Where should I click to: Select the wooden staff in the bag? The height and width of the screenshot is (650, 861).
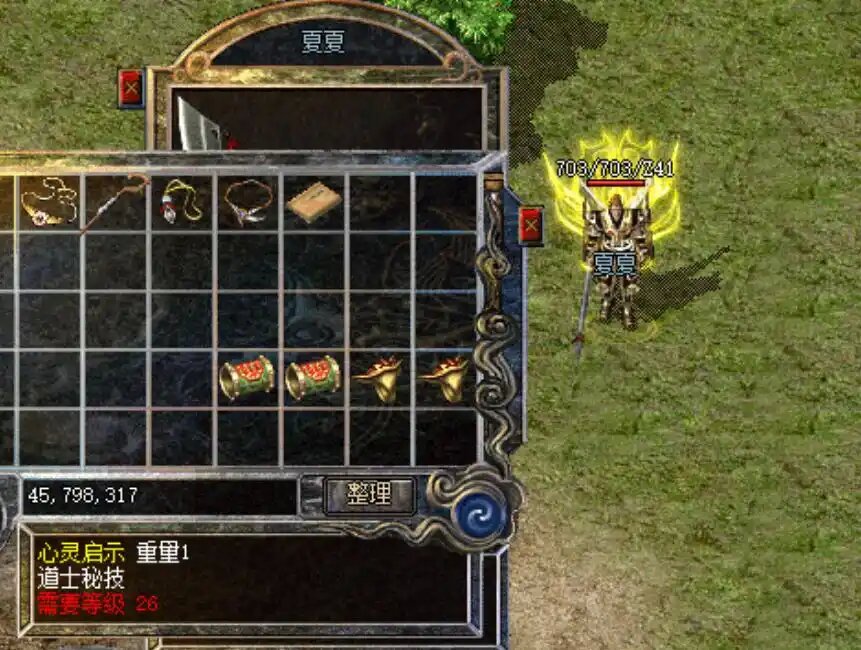[114, 201]
